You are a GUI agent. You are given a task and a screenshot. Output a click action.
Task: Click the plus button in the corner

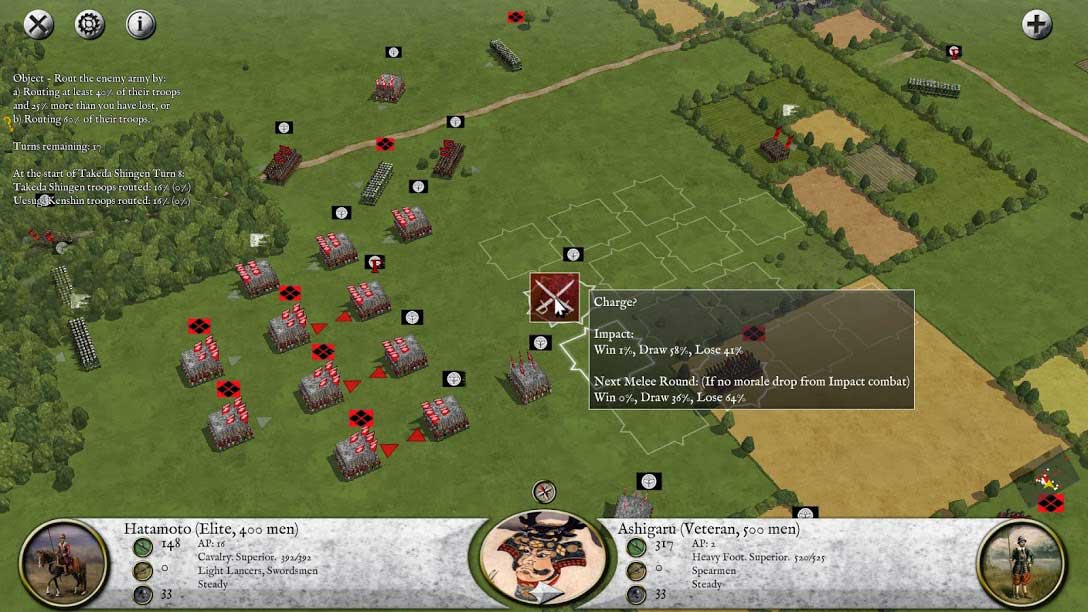click(1037, 24)
